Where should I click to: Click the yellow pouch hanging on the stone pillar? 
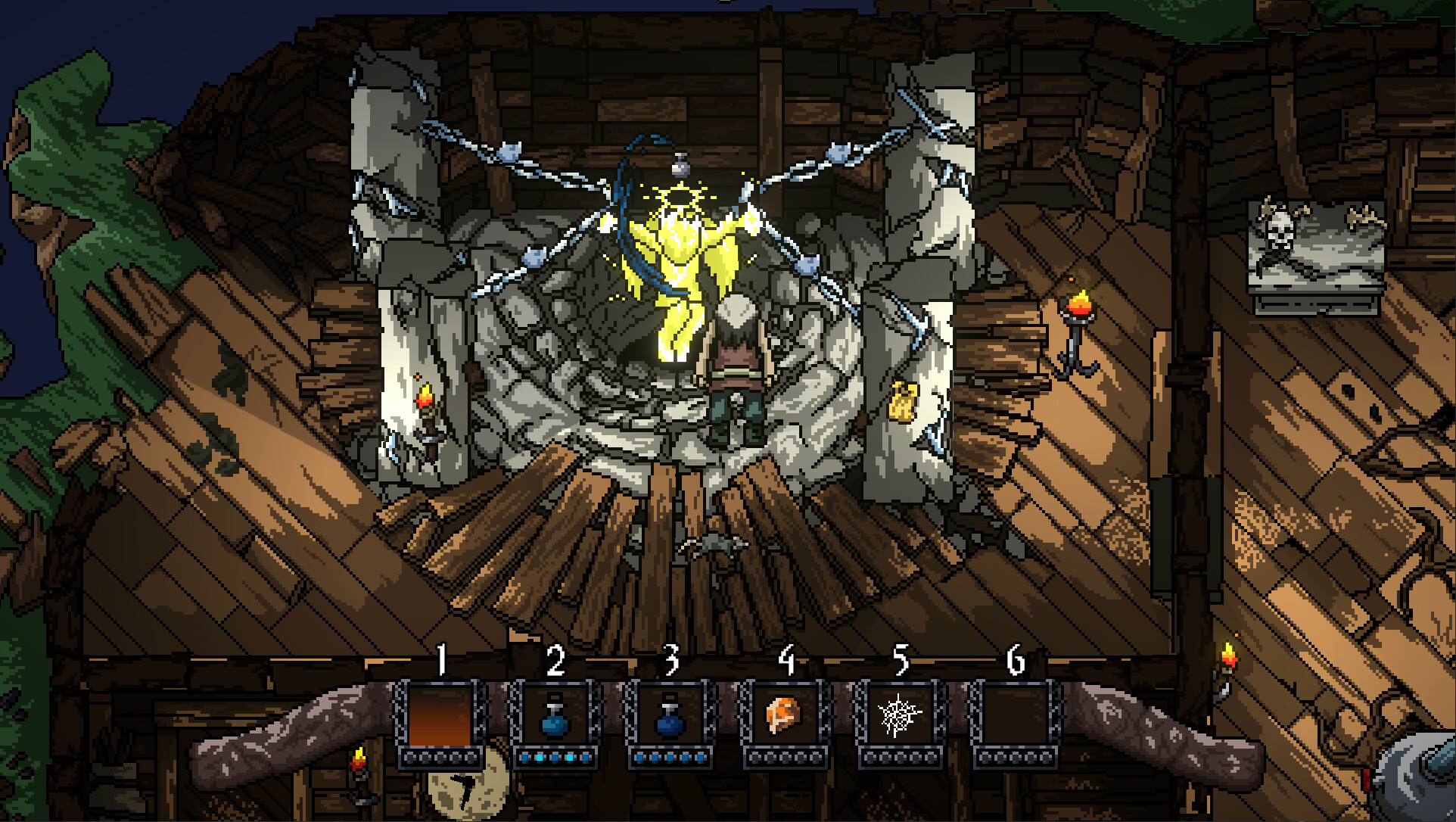[x=901, y=401]
